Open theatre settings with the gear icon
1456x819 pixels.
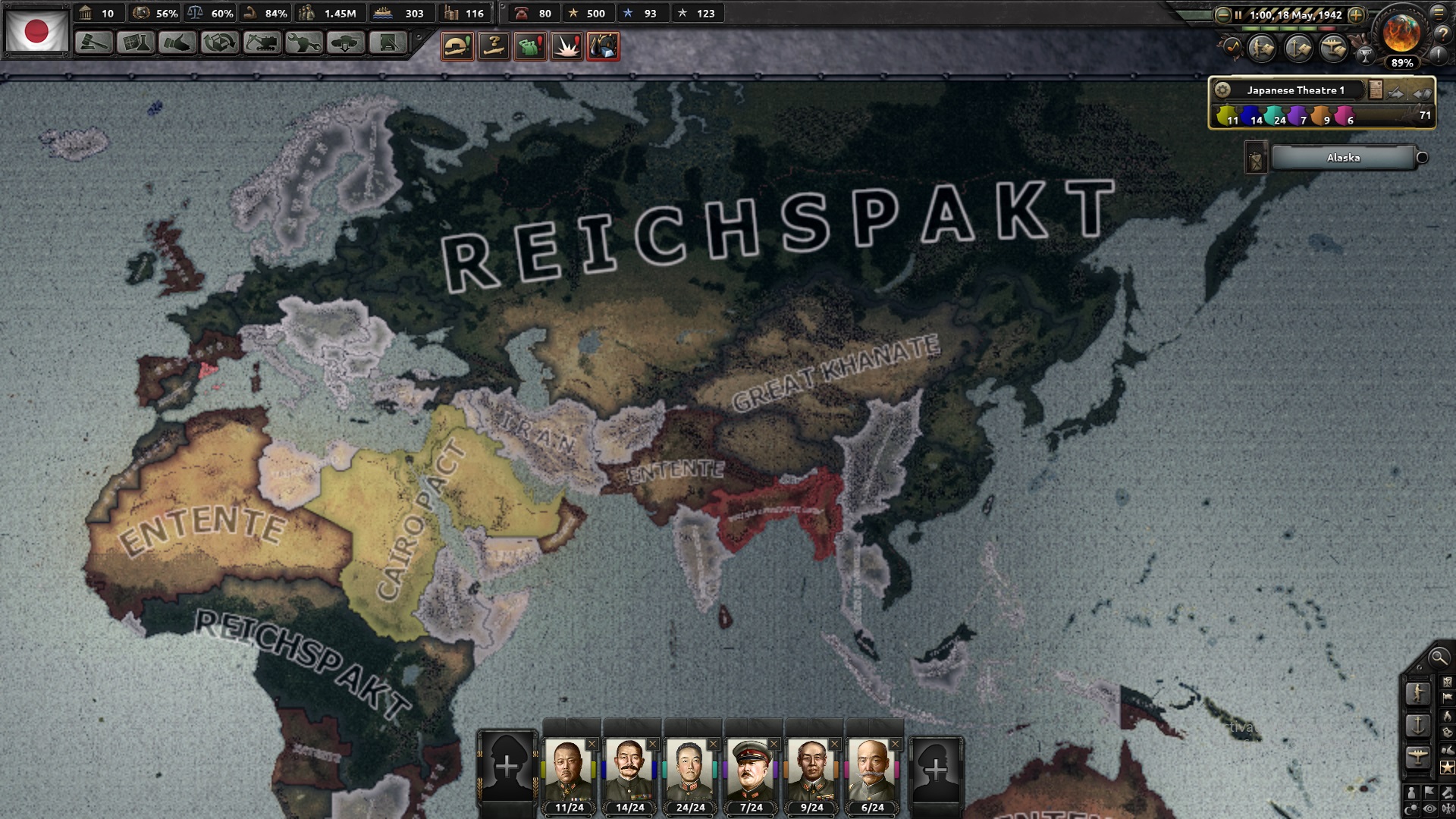1222,91
